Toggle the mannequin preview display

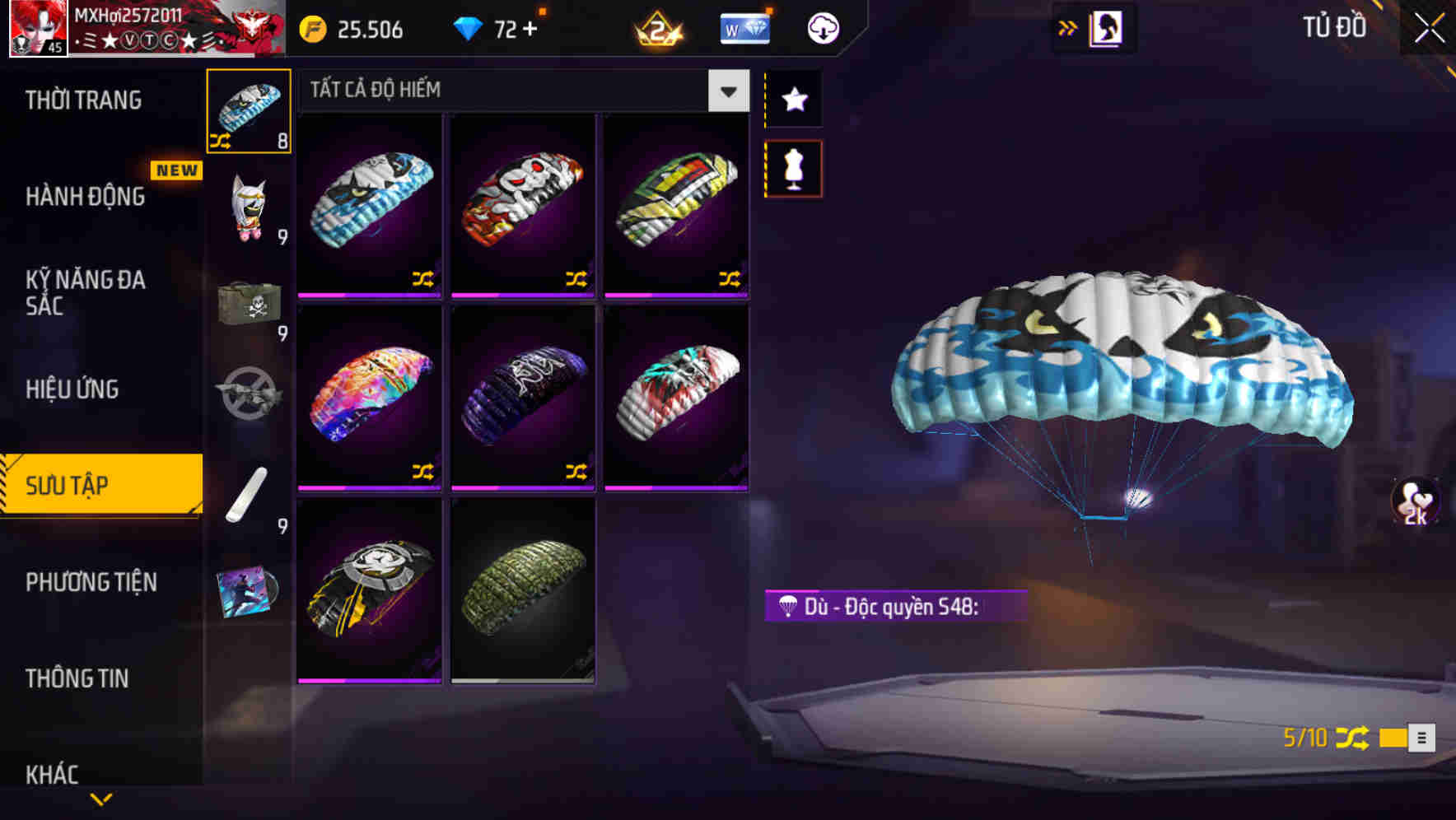pos(793,167)
